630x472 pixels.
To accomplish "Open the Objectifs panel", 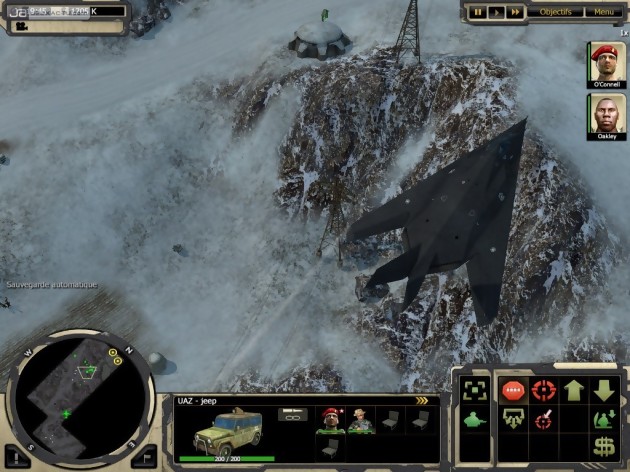I will [x=556, y=12].
